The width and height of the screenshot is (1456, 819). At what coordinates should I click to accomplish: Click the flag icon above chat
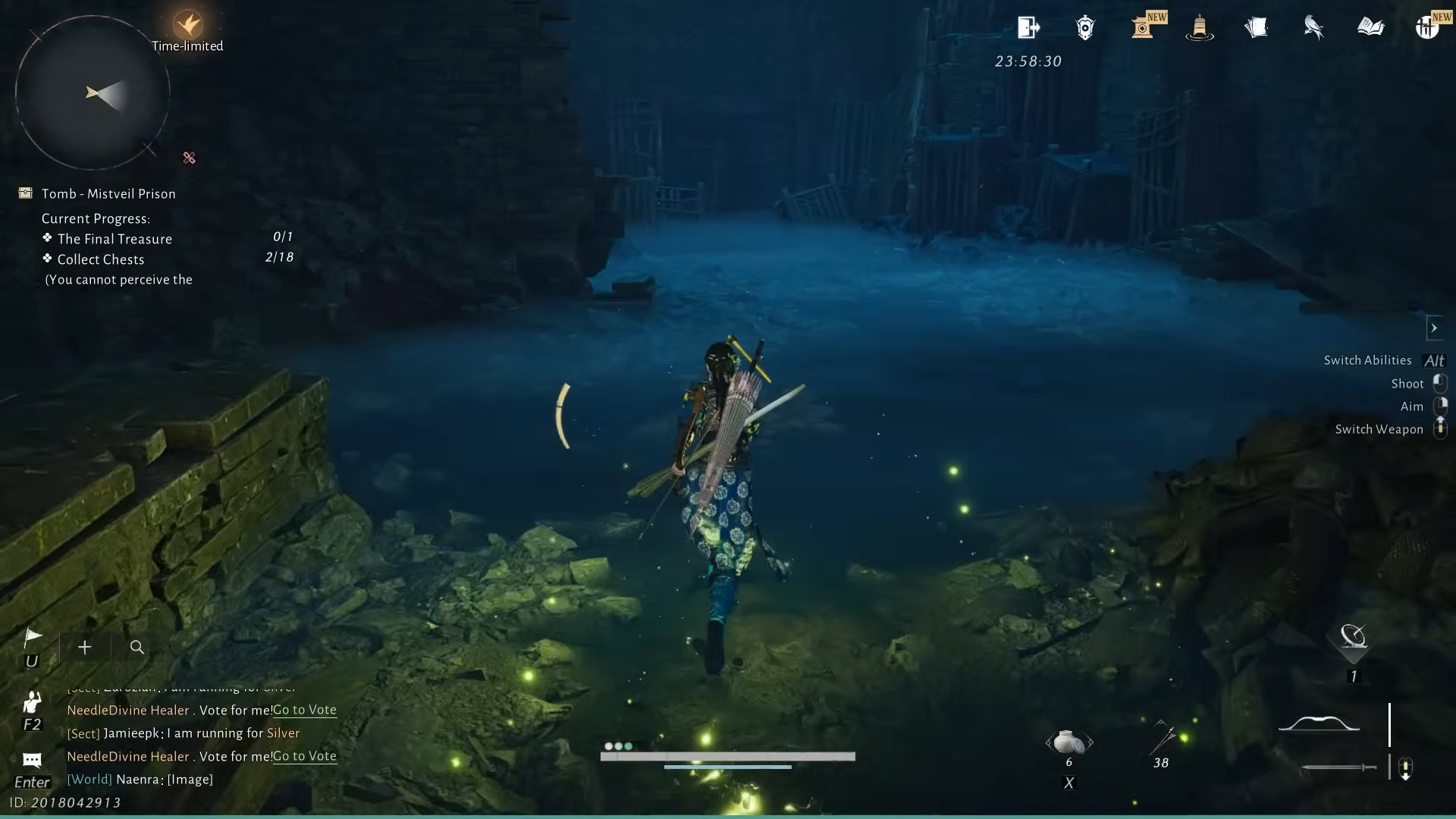point(33,638)
